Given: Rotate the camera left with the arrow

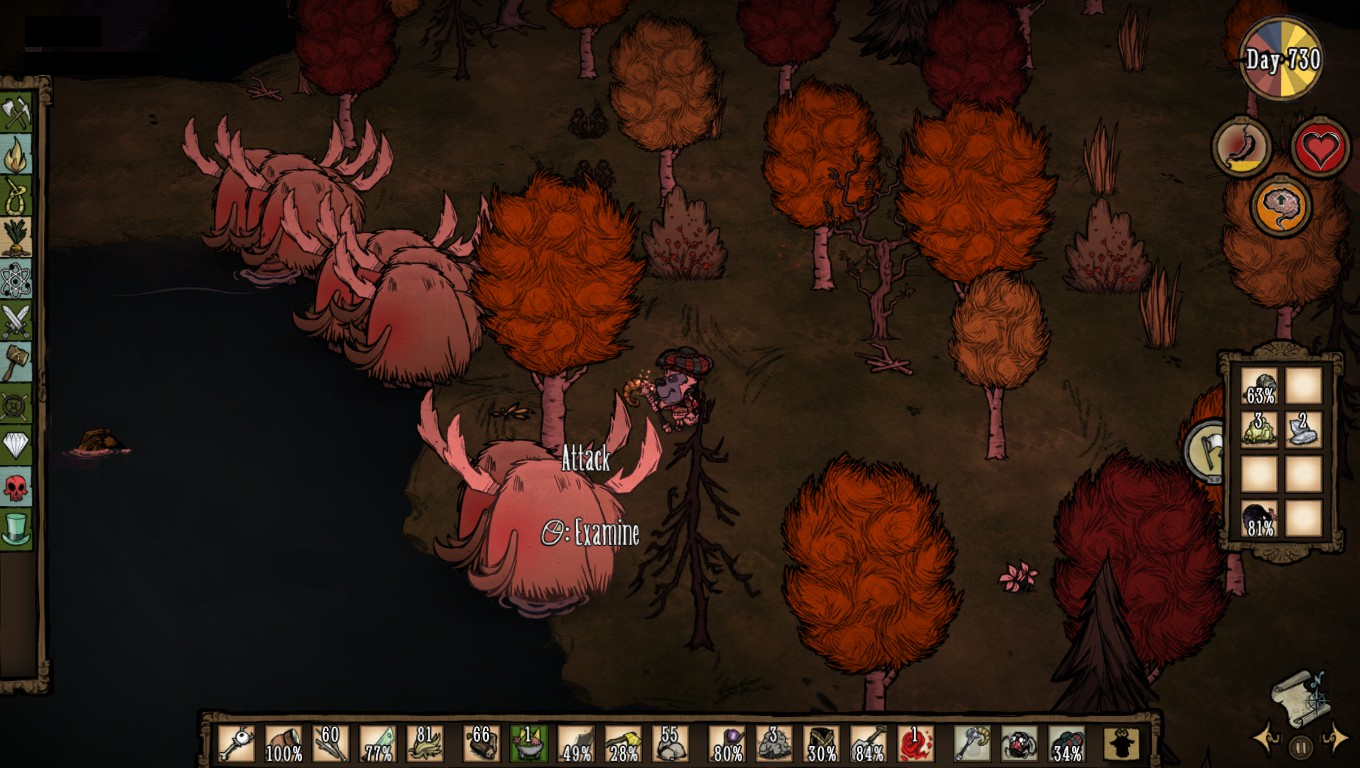Looking at the screenshot, I should tap(1264, 740).
